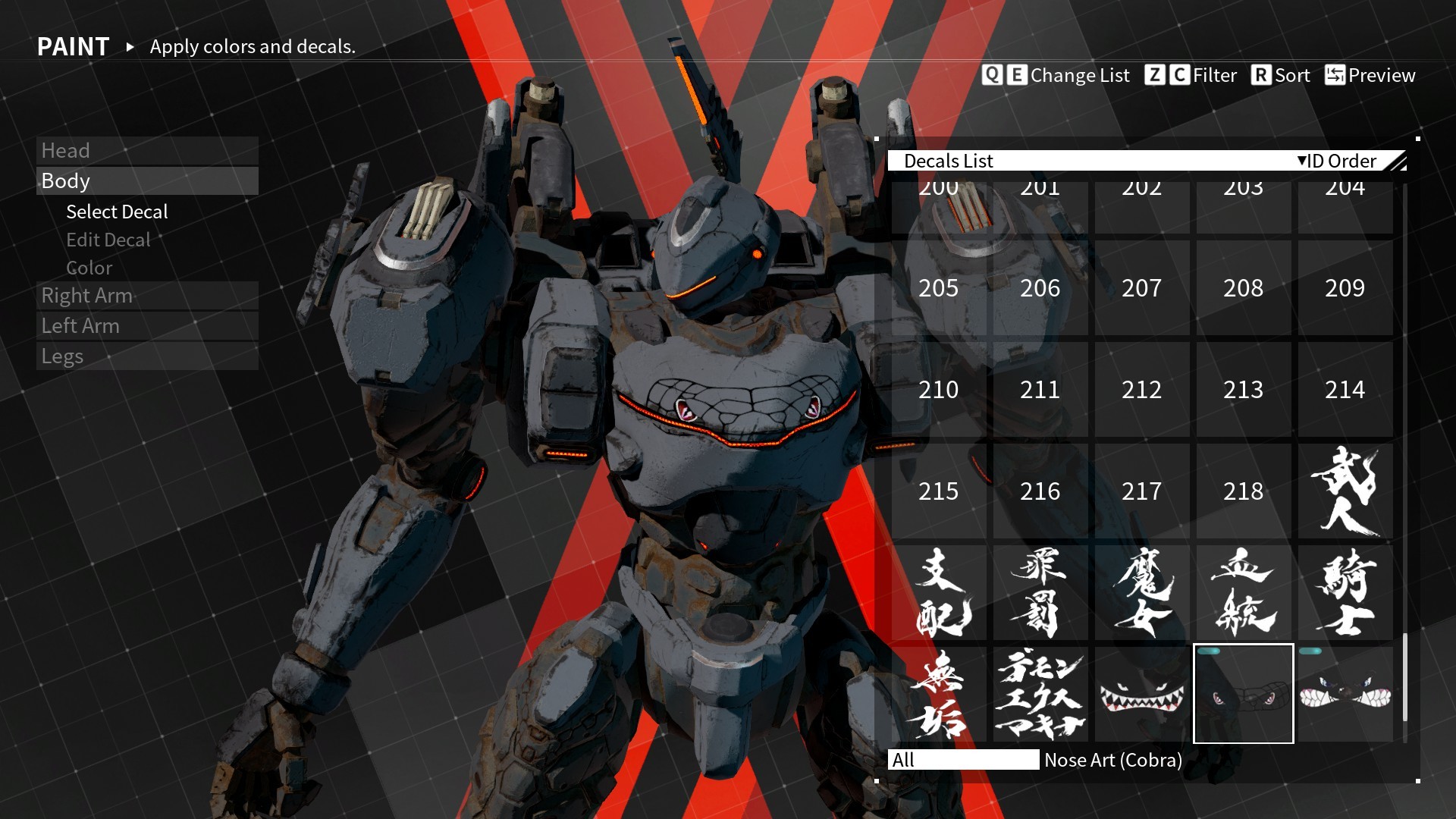
Task: Select empty decal slot 207
Action: tap(1141, 288)
